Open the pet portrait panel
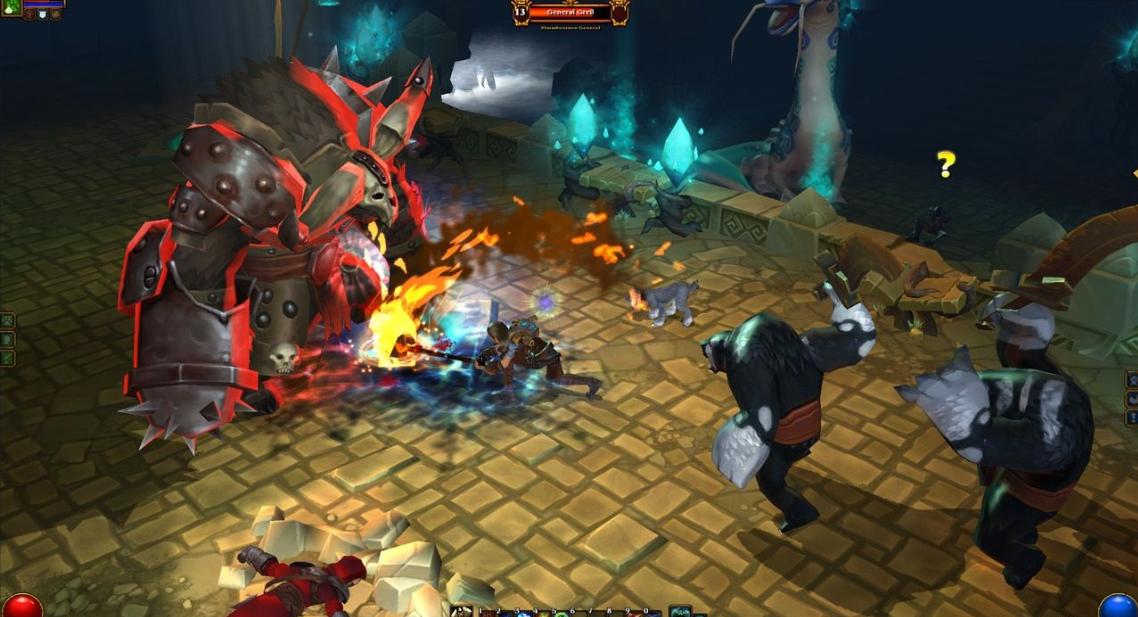Screen dimensions: 1138x617 click(11, 7)
